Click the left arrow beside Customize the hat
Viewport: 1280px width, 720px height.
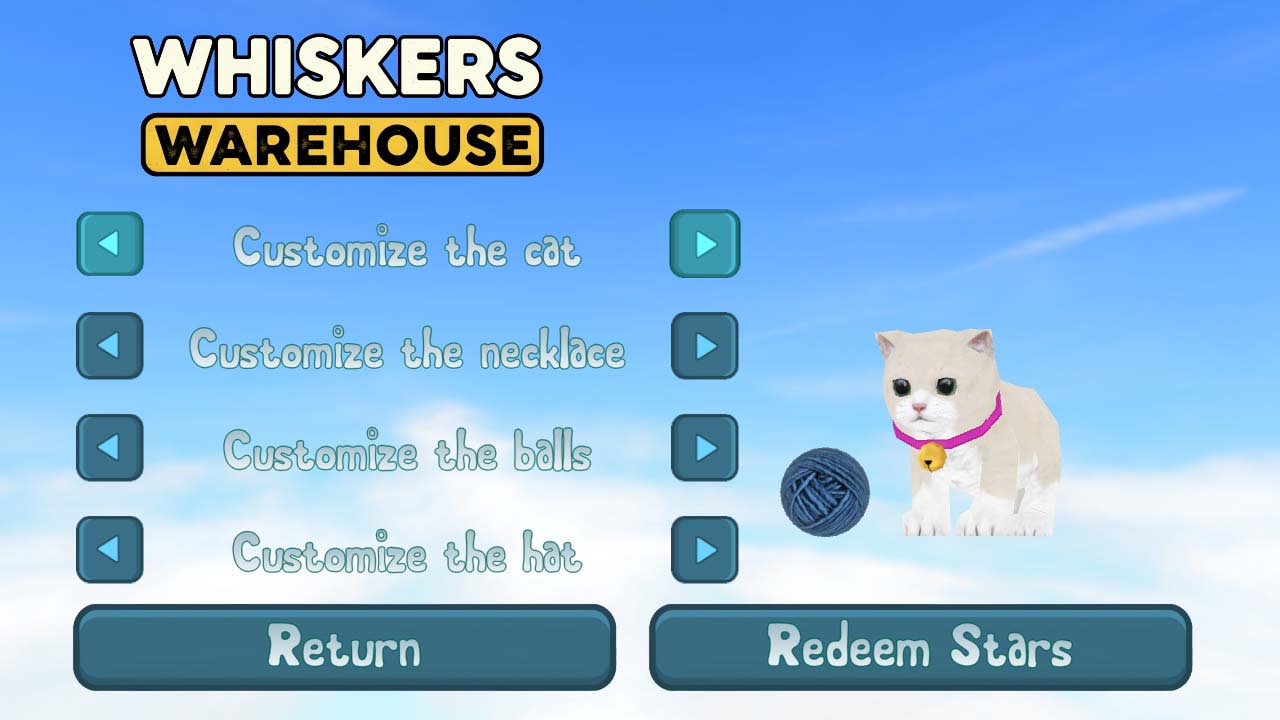[109, 549]
